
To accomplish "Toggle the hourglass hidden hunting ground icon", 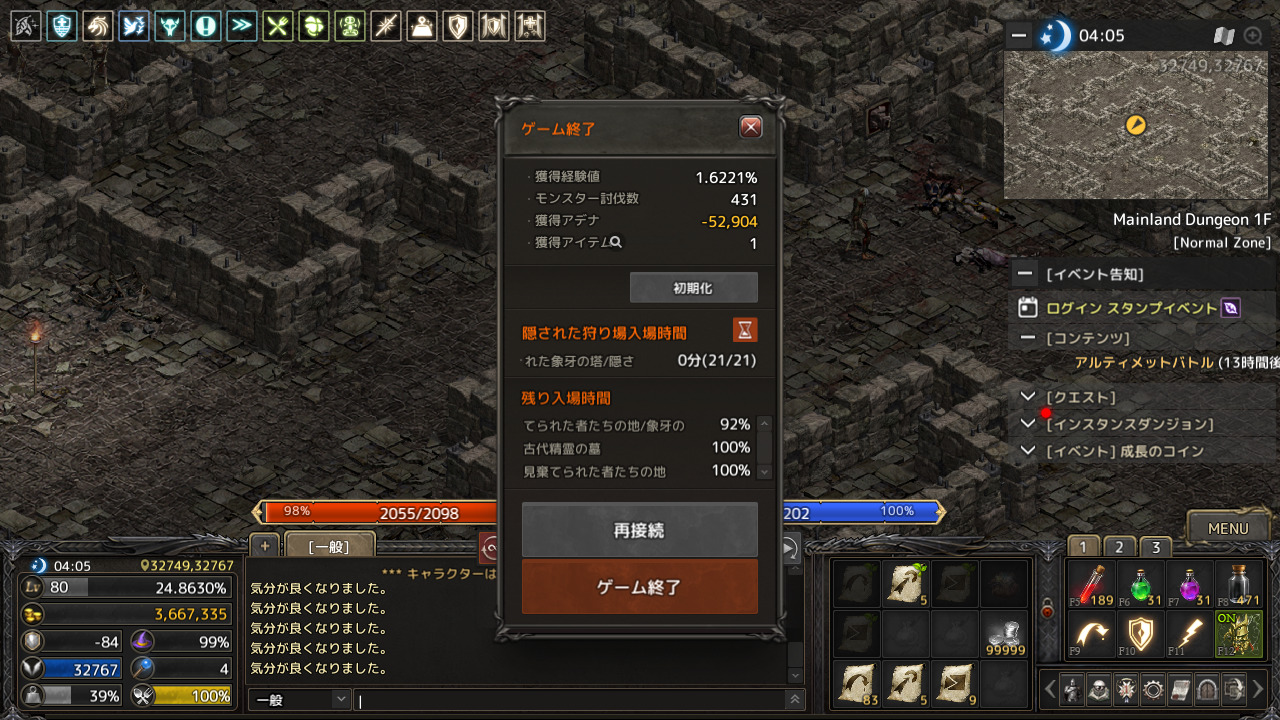I will click(744, 330).
